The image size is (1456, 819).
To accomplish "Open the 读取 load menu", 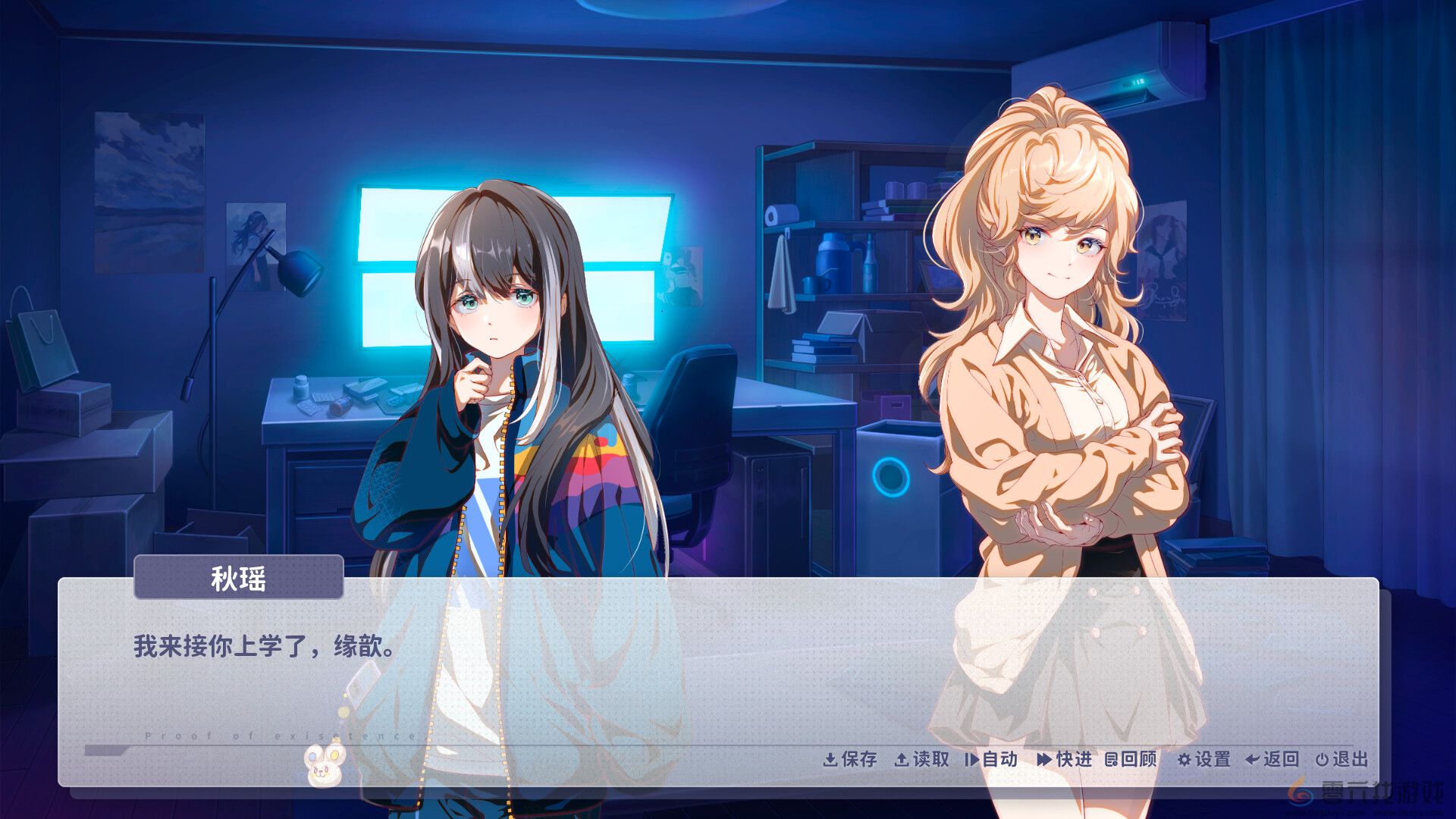I will (x=922, y=759).
